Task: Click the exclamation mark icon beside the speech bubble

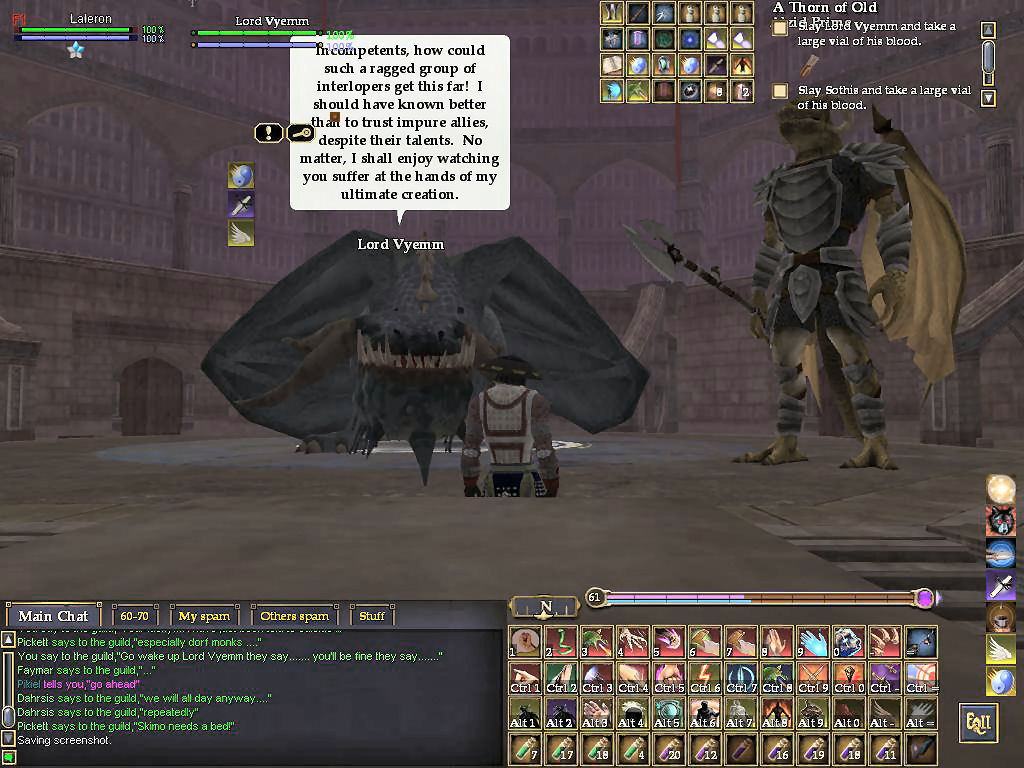Action: click(x=268, y=132)
